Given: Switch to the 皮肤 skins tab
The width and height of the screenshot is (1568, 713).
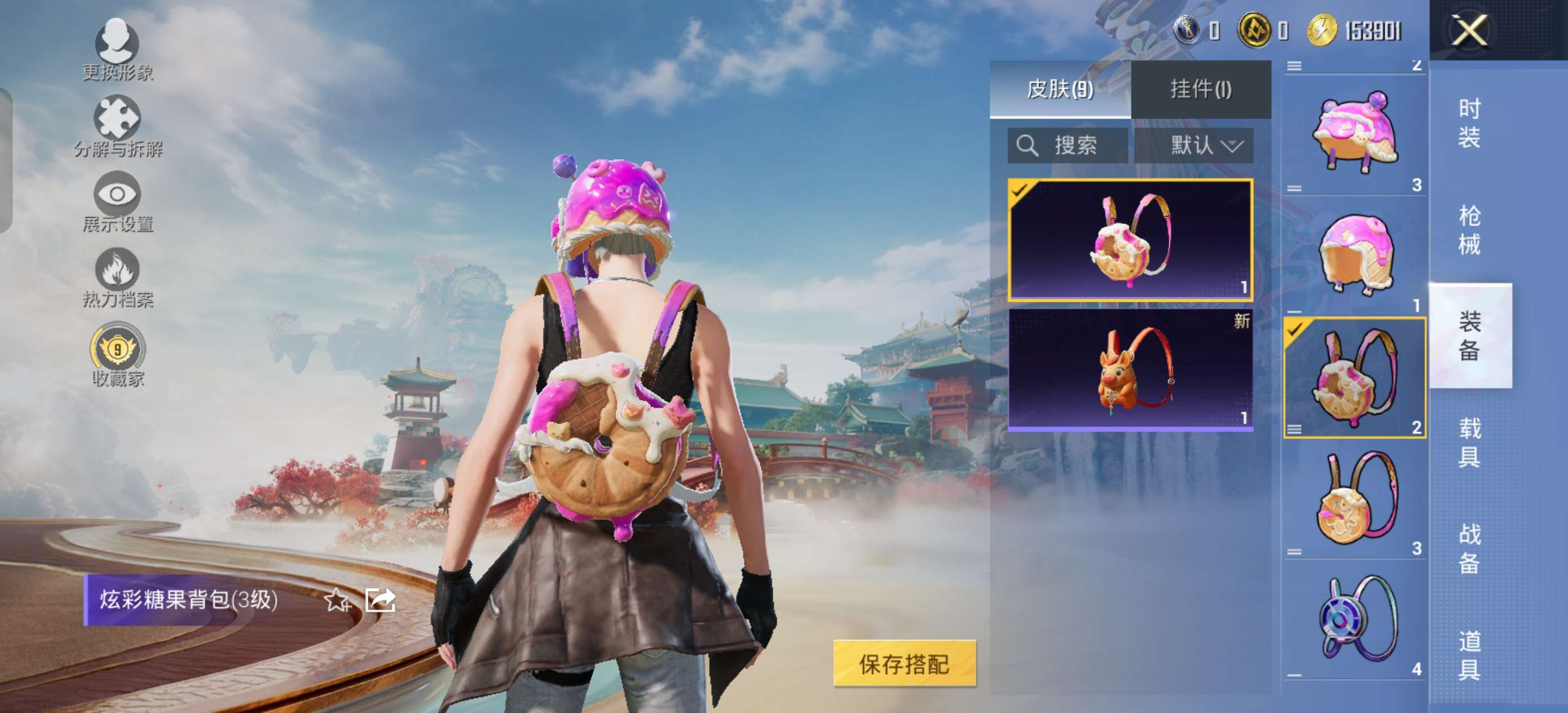Looking at the screenshot, I should [1060, 90].
